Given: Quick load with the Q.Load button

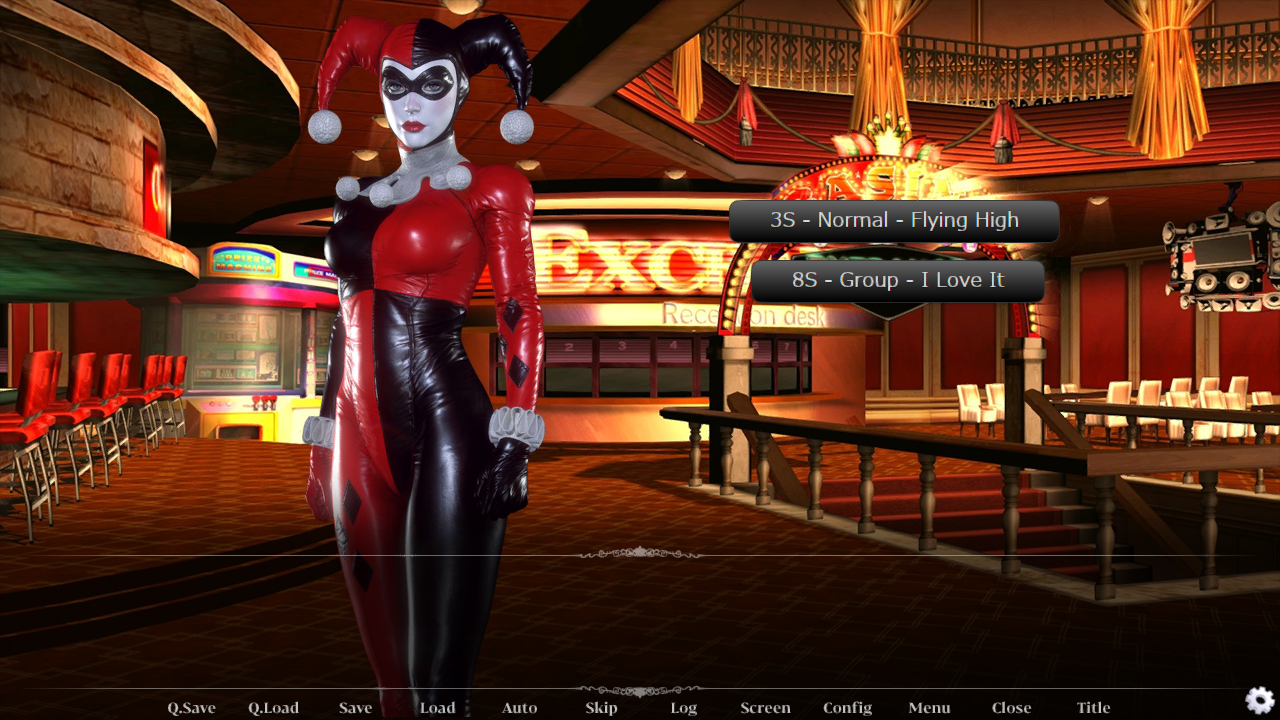Looking at the screenshot, I should 273,708.
